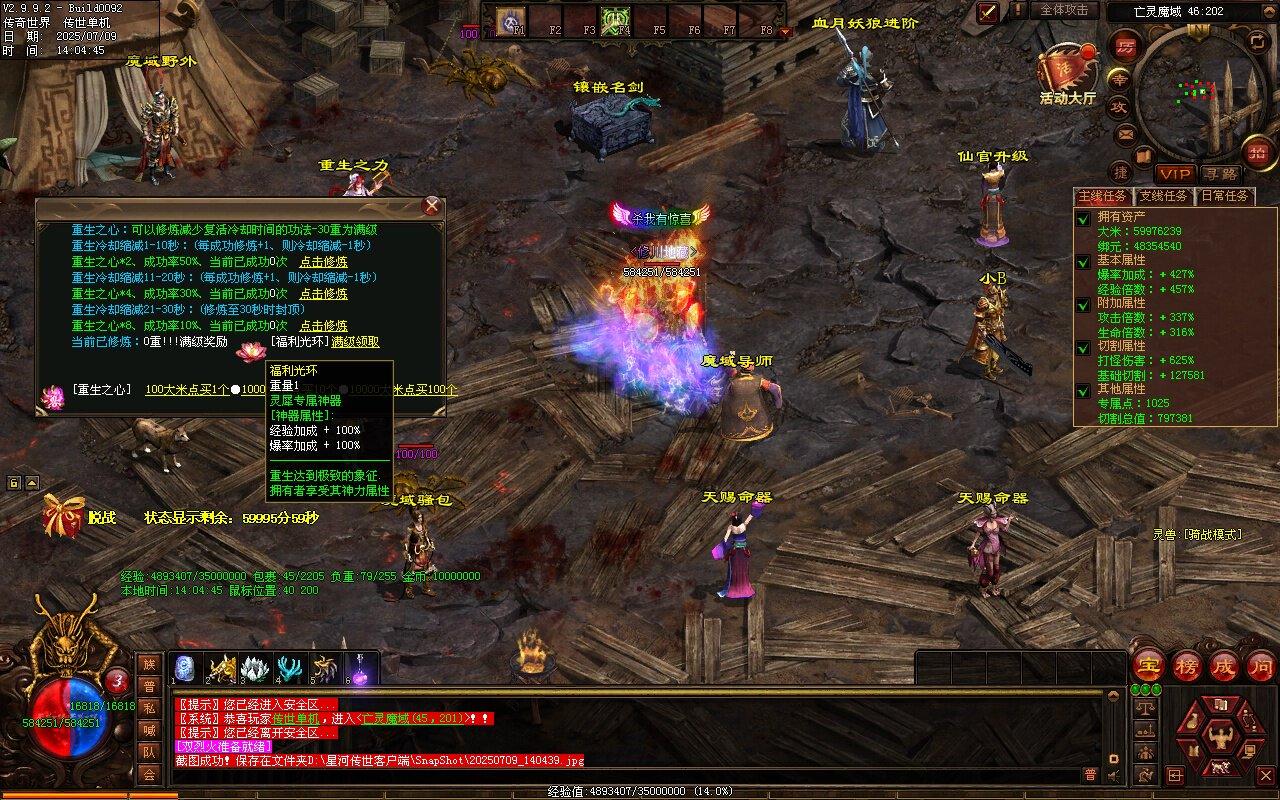The image size is (1280, 800).
Task: Claim the 满级领取 max-level reward
Action: (x=355, y=342)
